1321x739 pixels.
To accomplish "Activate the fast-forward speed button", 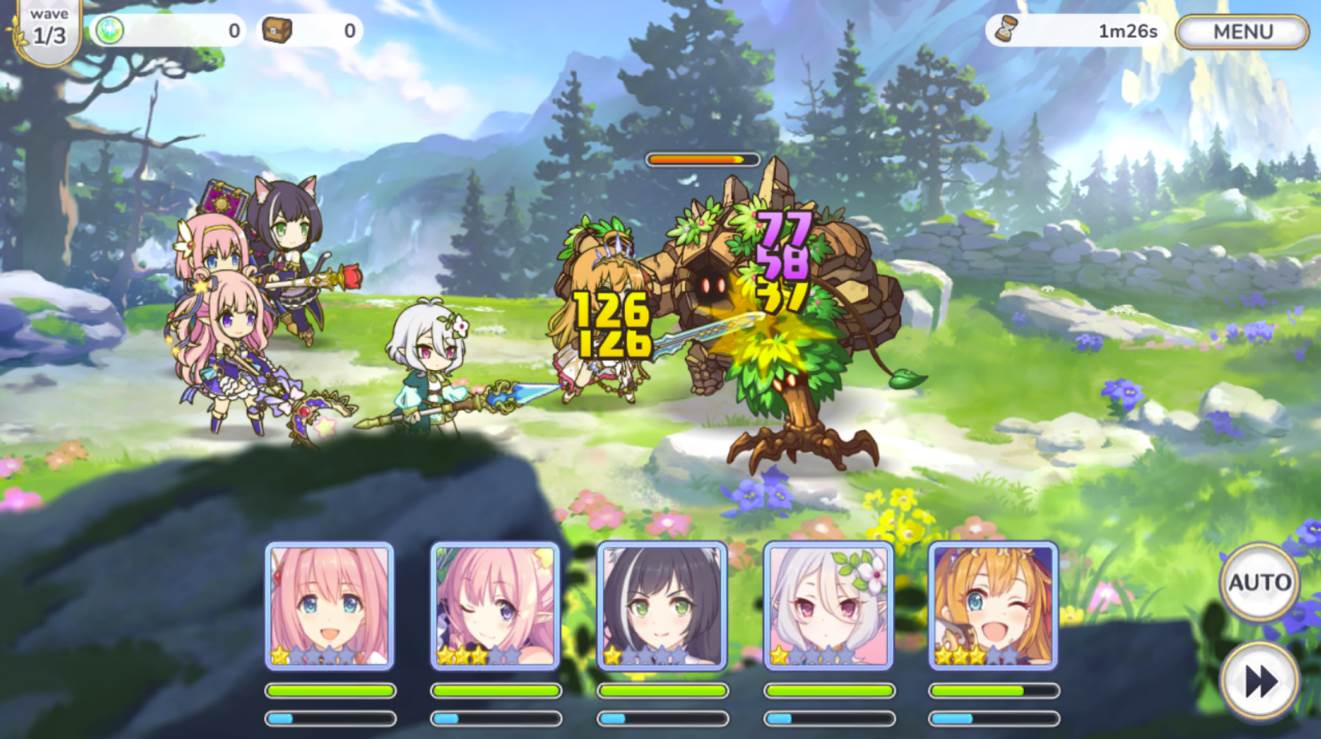I will [1259, 681].
